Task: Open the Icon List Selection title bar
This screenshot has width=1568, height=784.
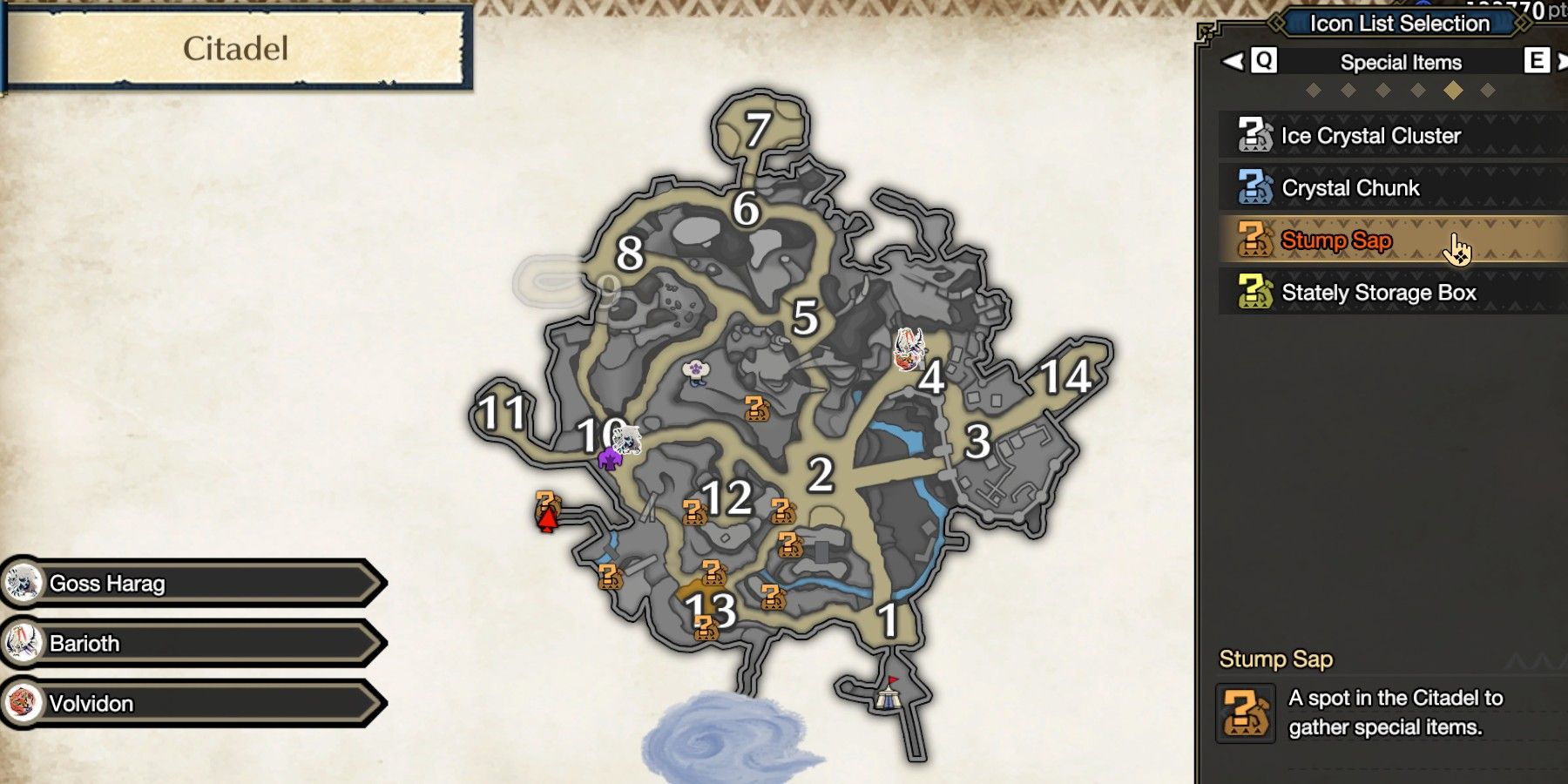Action: pyautogui.click(x=1401, y=24)
